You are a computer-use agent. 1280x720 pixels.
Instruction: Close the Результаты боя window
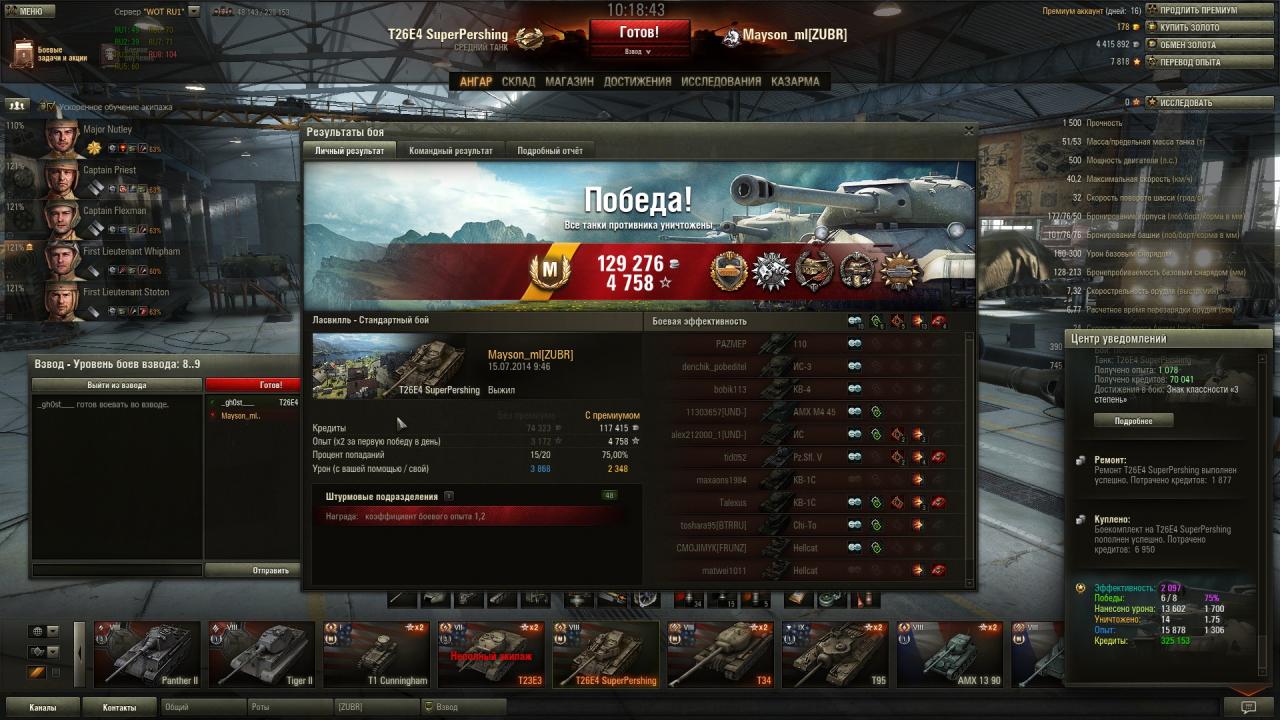968,131
